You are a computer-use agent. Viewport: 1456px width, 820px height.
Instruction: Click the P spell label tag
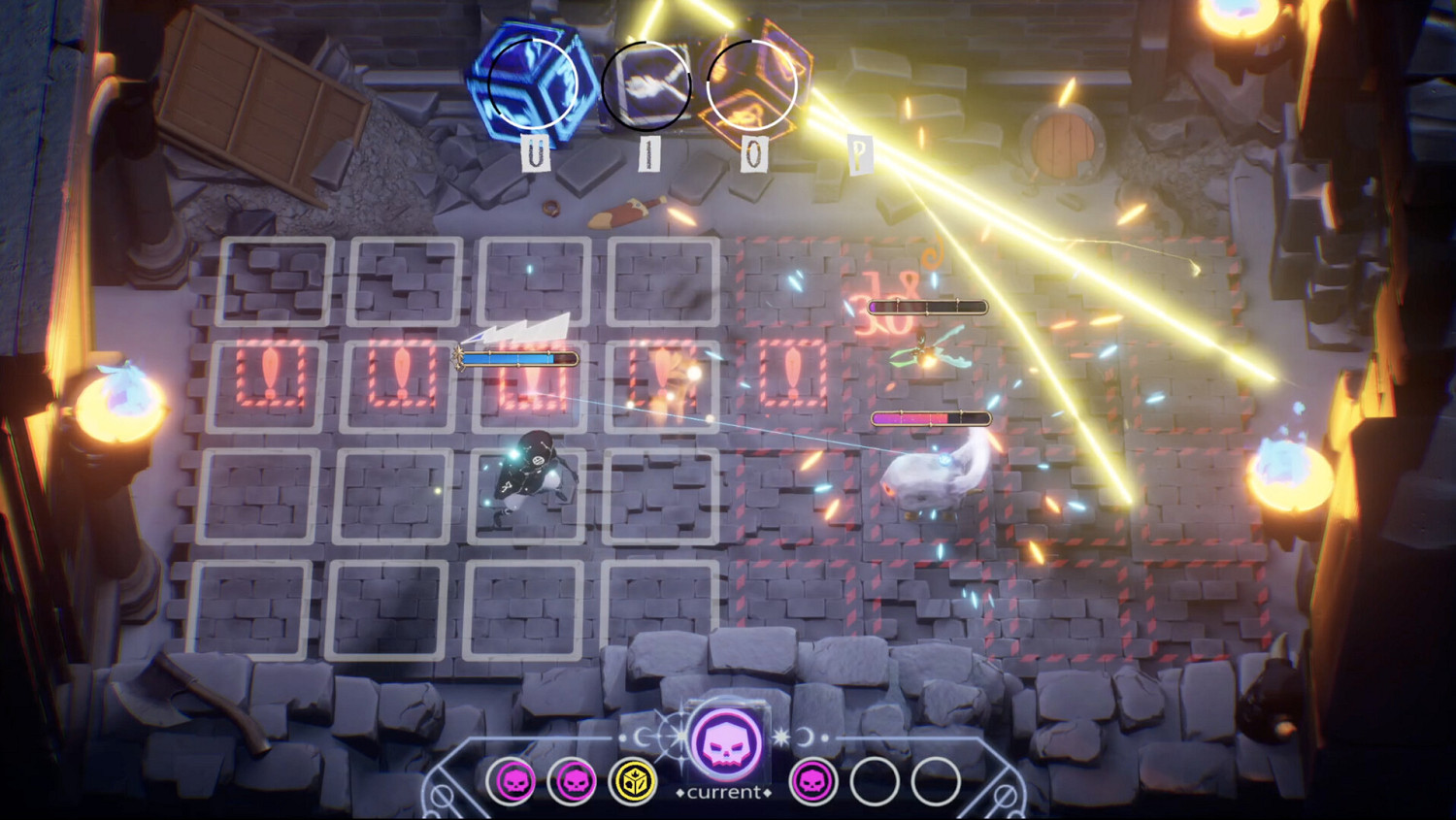(859, 155)
